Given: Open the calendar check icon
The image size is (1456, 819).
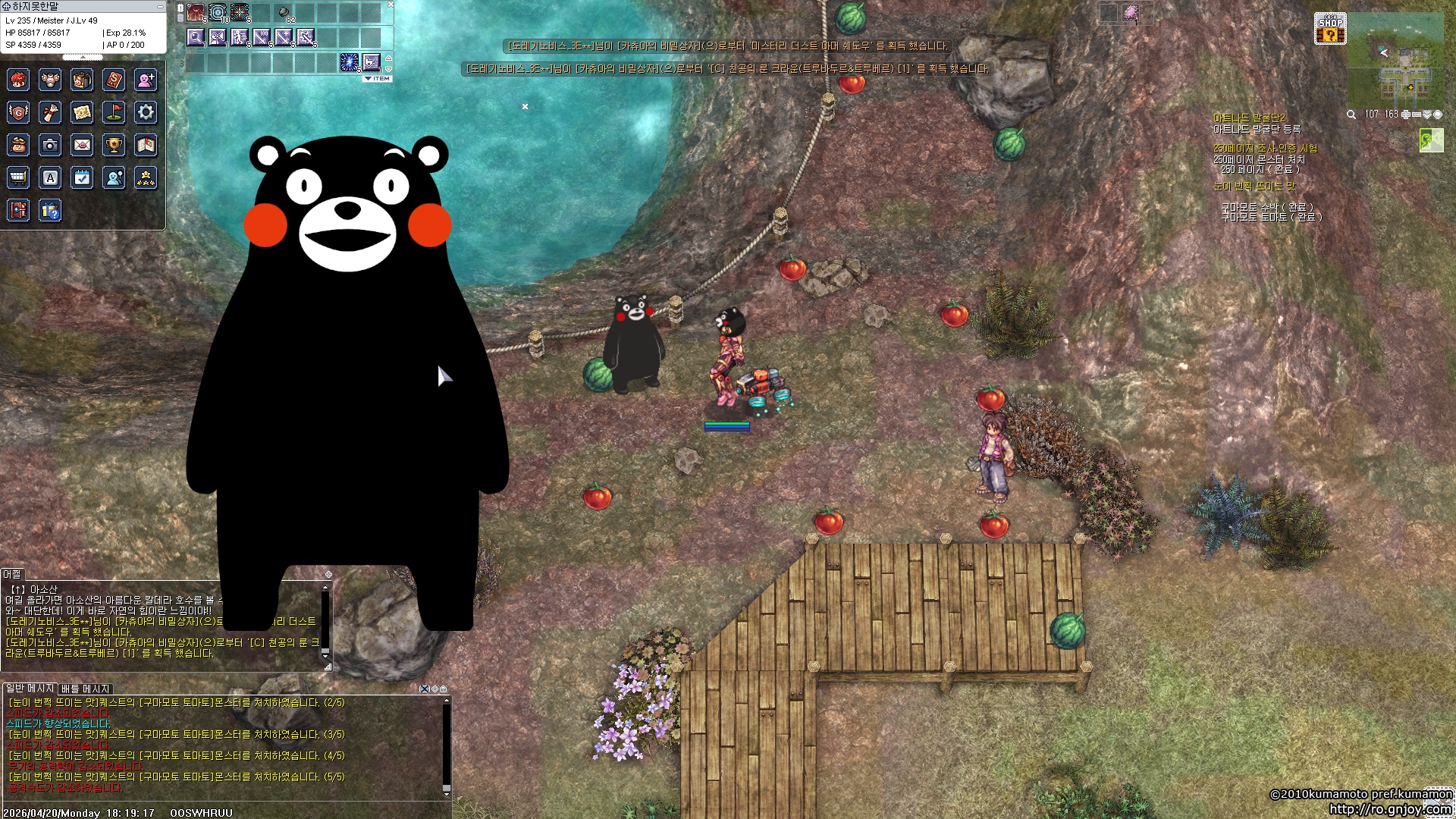Looking at the screenshot, I should click(x=82, y=177).
